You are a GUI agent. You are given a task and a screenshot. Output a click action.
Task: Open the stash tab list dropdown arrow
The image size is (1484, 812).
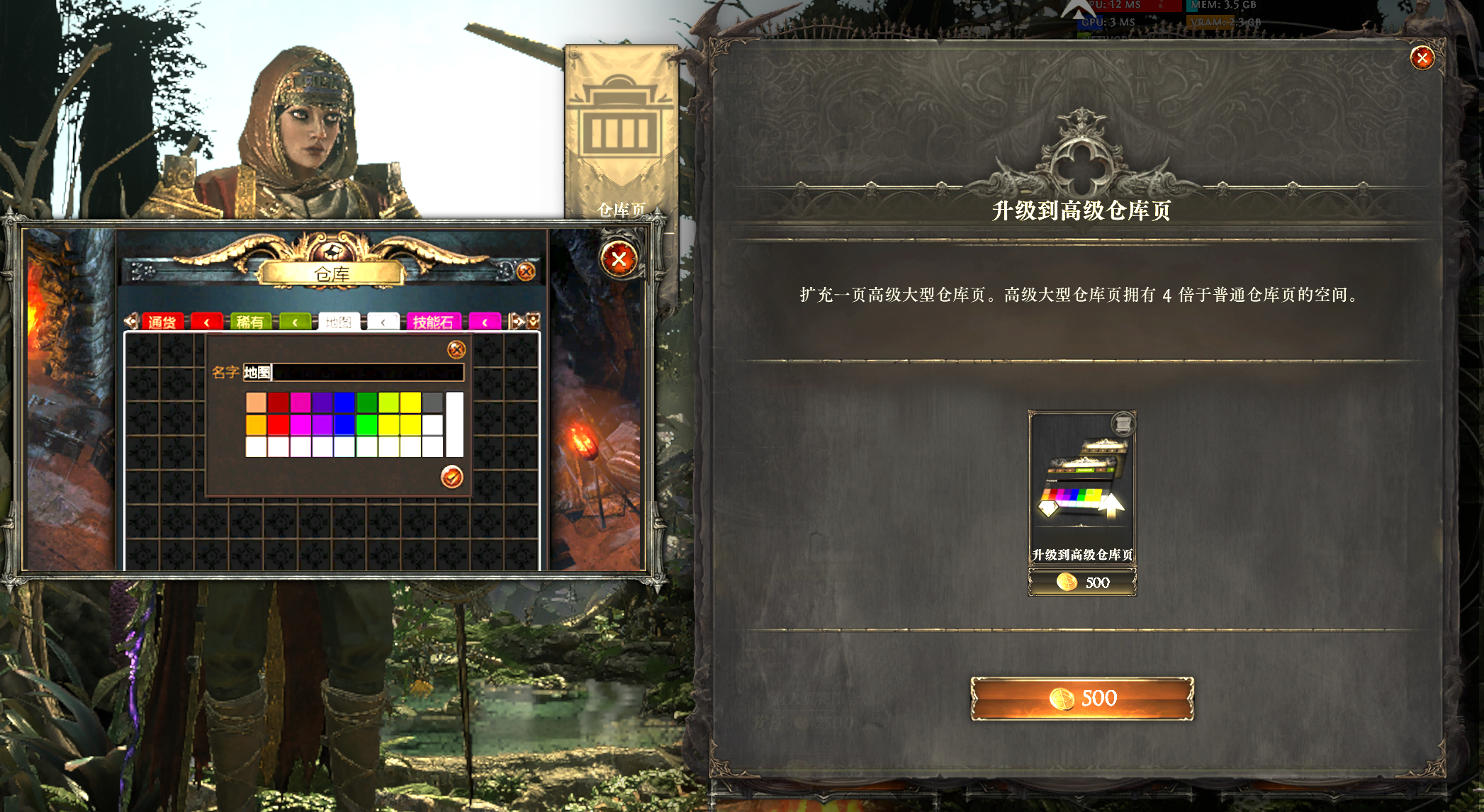(534, 321)
